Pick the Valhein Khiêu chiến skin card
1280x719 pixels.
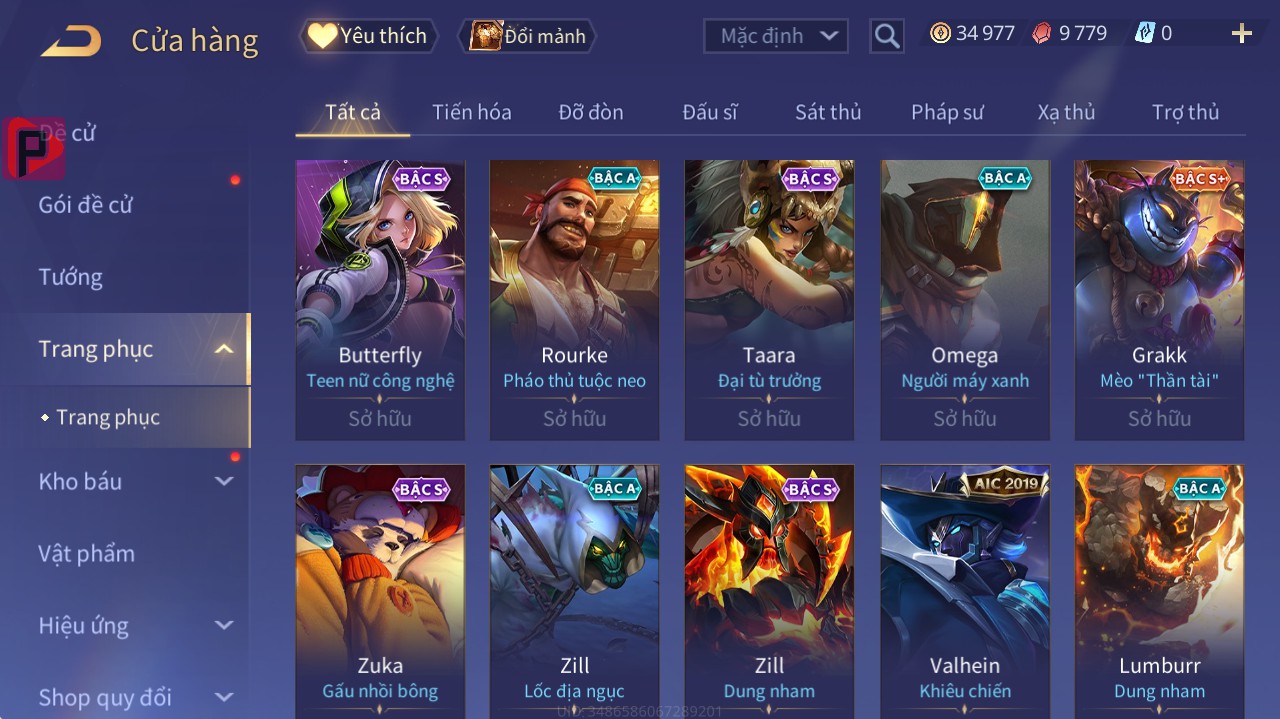coord(964,590)
